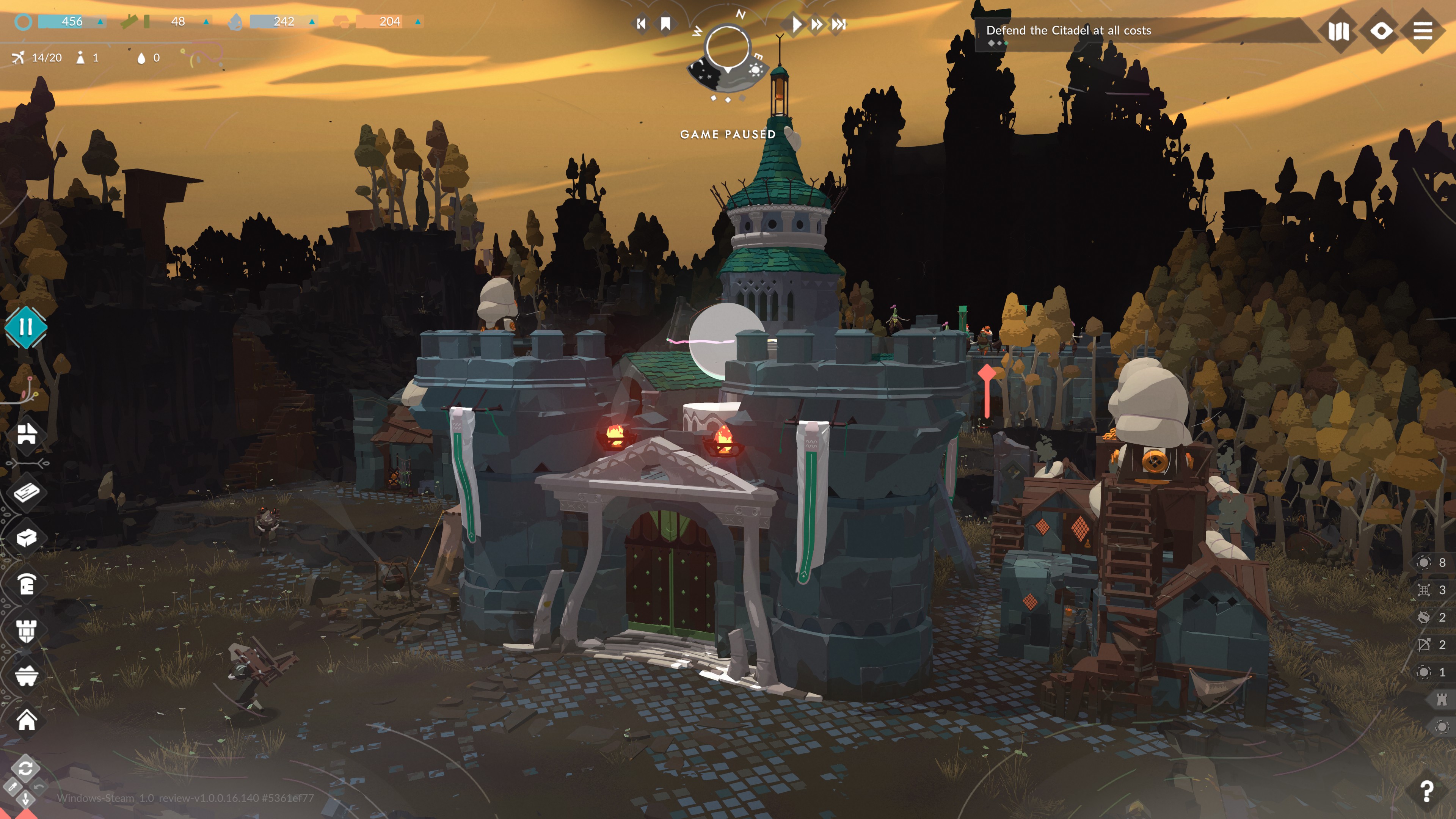Click the rewind-to-start button
Screen dimensions: 1456x819
[x=641, y=24]
